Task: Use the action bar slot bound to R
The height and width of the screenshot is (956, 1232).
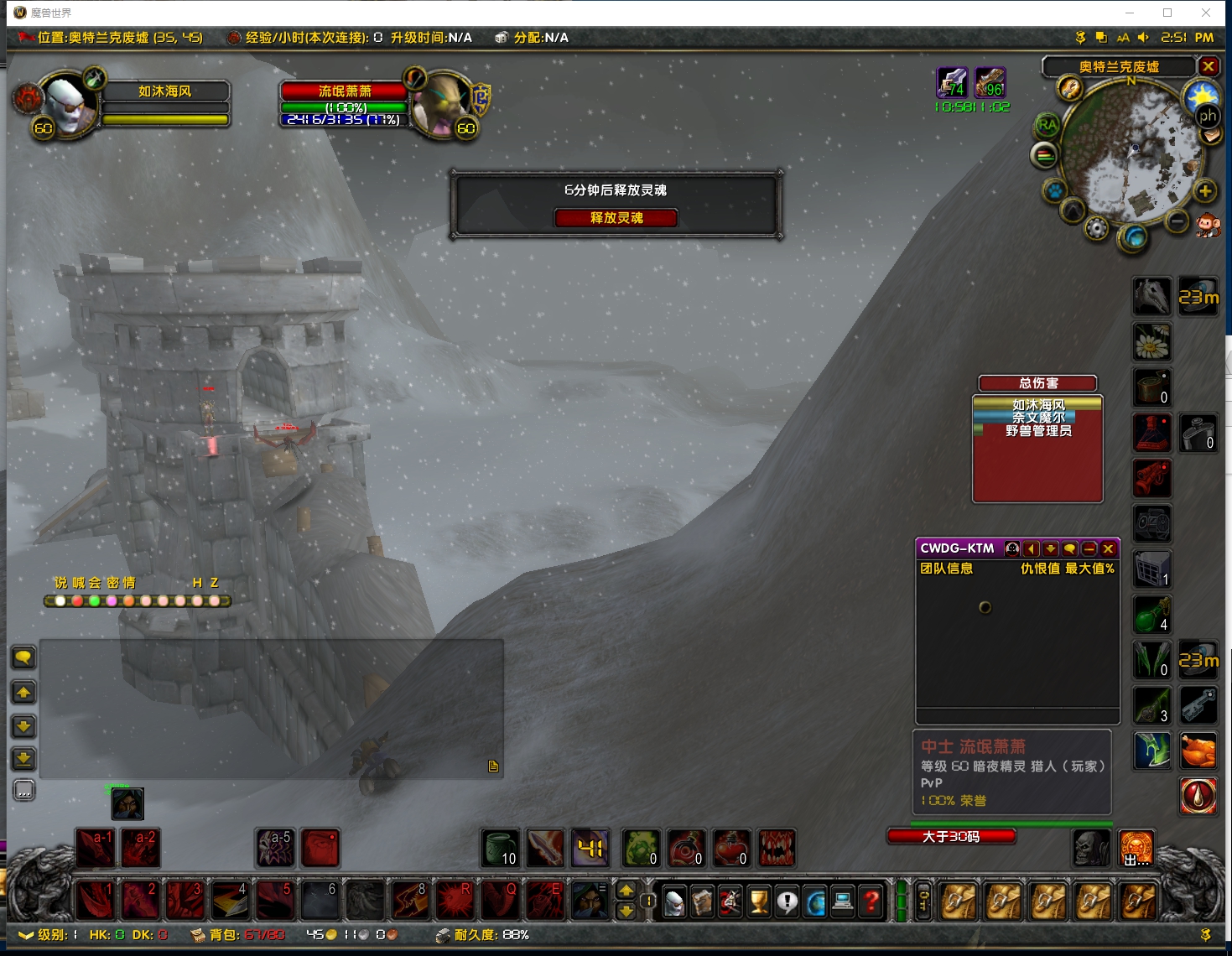Action: point(455,901)
